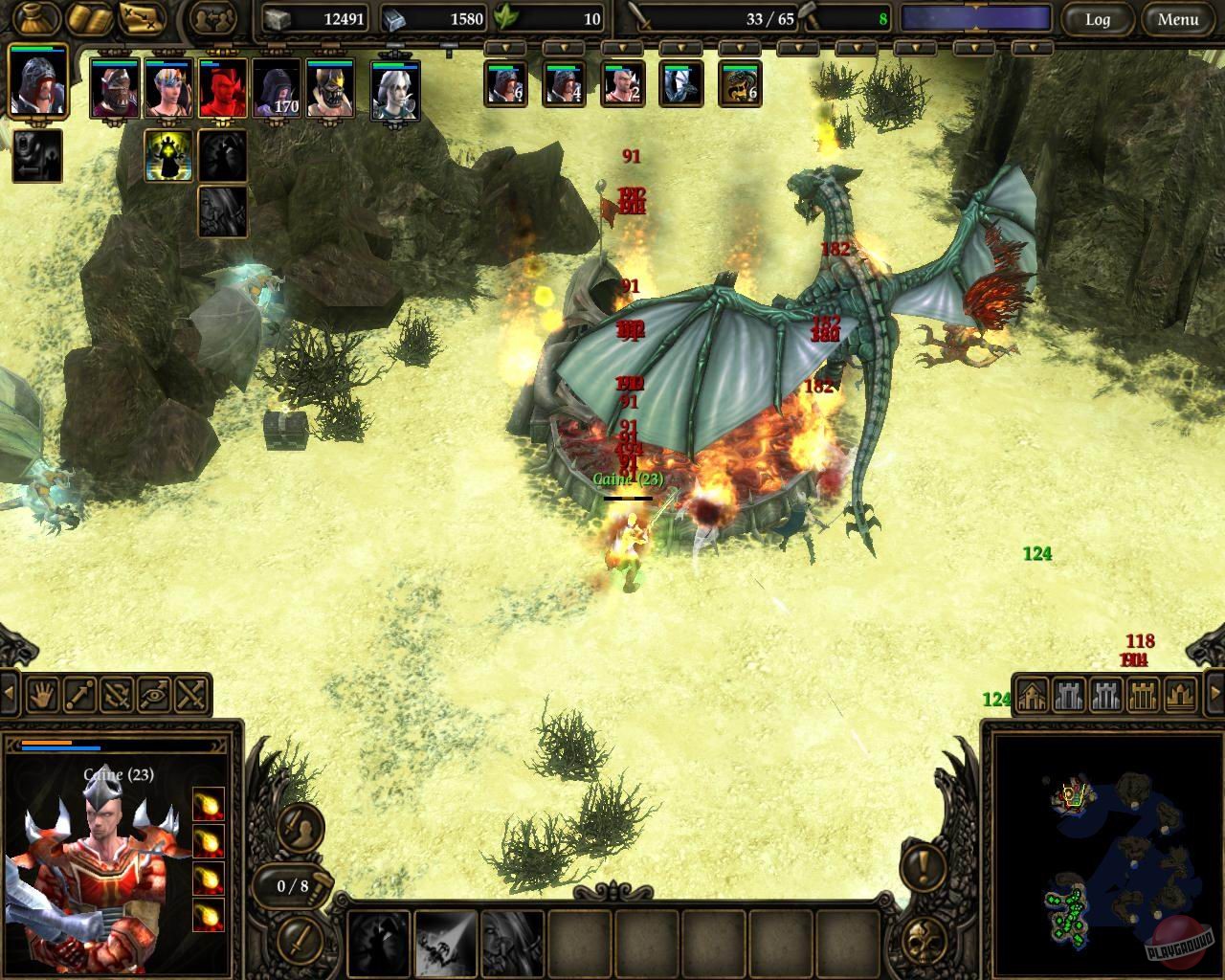Open the quest journal book icon

click(x=91, y=17)
